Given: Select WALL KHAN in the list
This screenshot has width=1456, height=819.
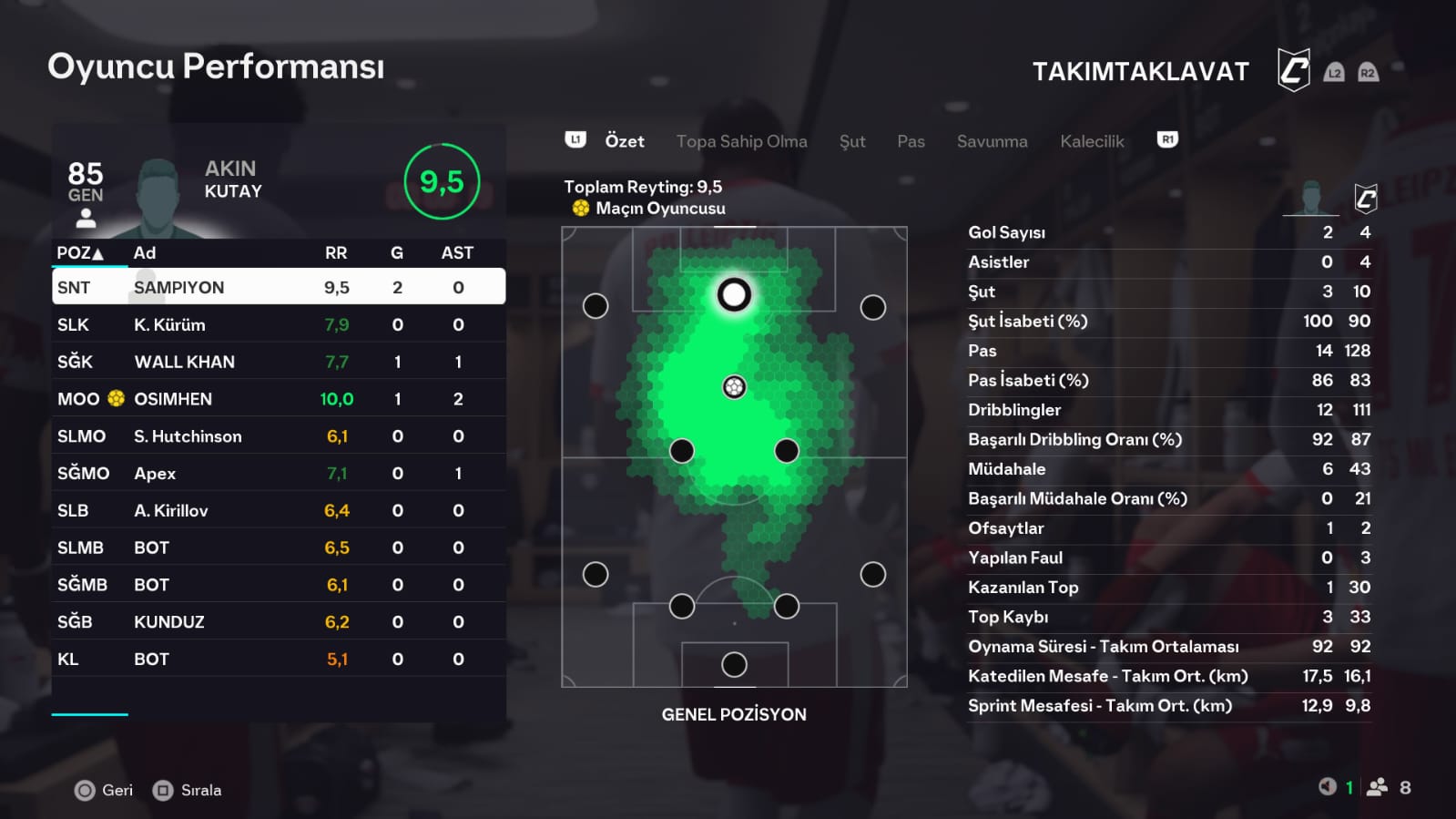Looking at the screenshot, I should pos(278,362).
